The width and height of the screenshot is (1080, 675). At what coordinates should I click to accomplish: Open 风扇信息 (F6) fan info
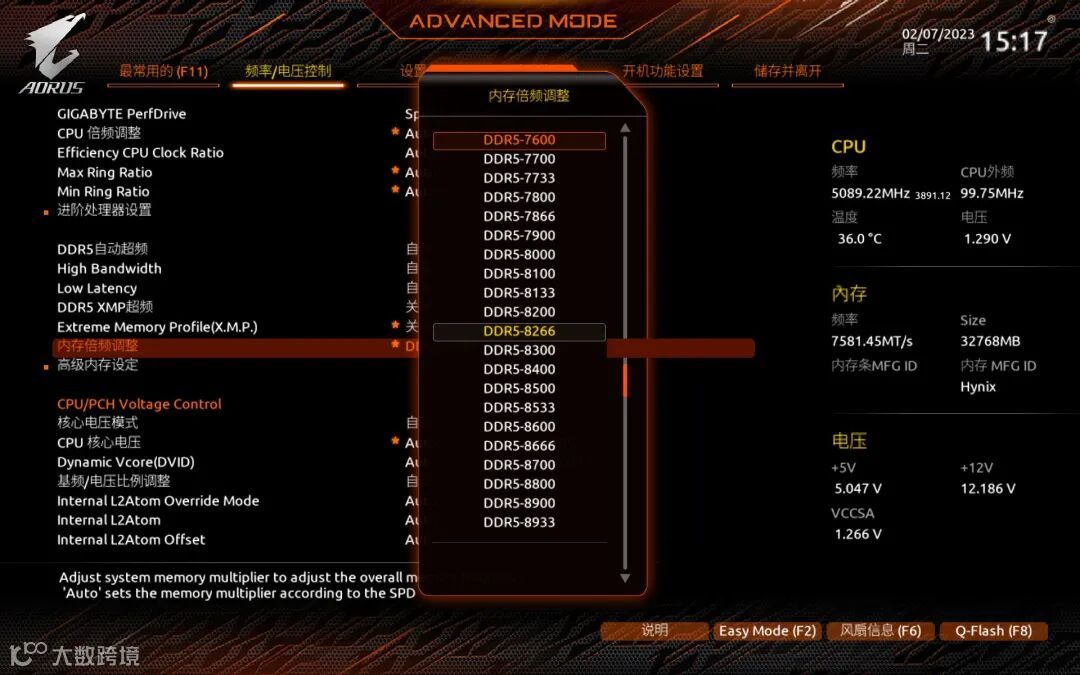pos(881,631)
